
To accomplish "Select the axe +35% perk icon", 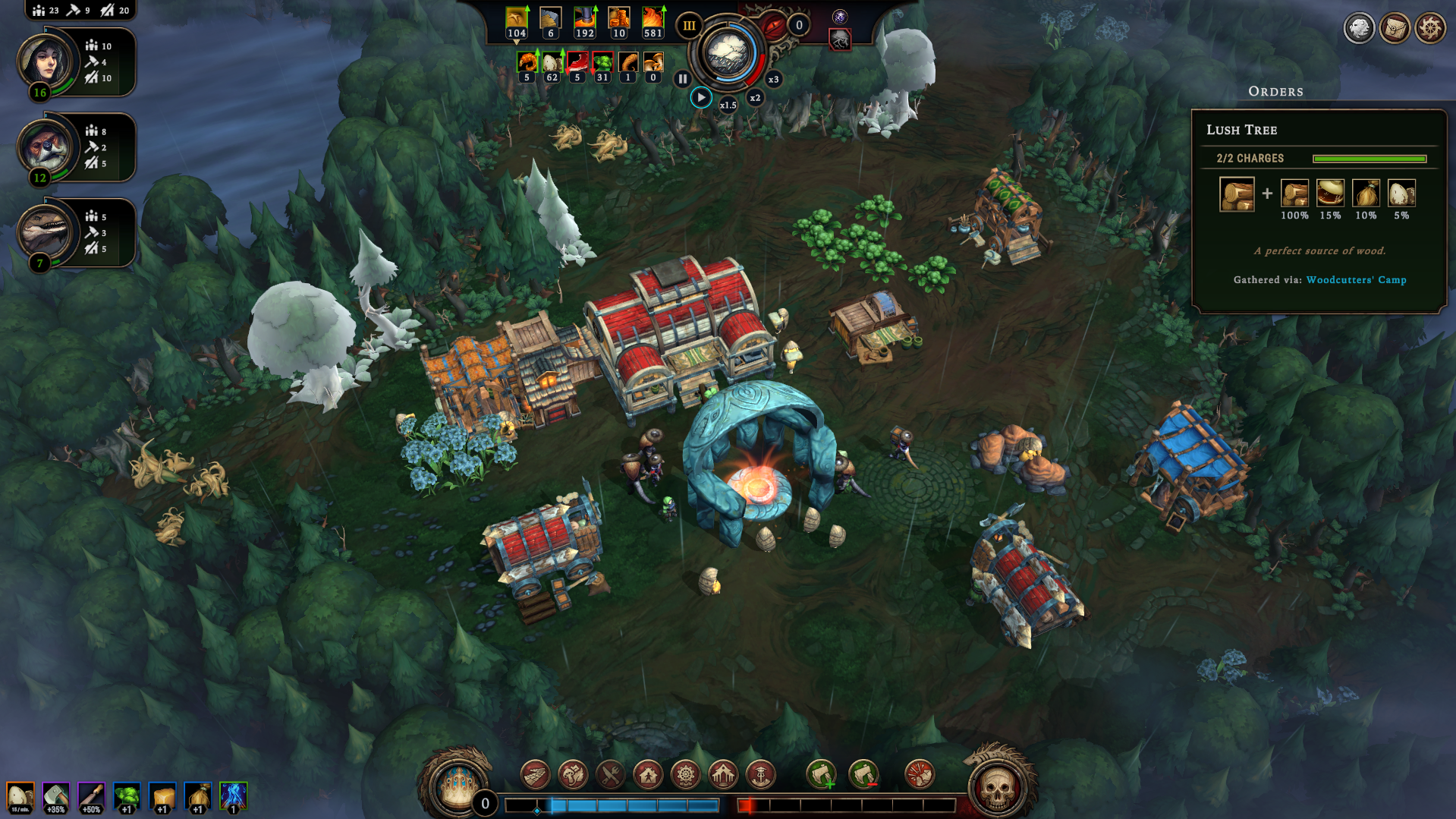I will (56, 797).
